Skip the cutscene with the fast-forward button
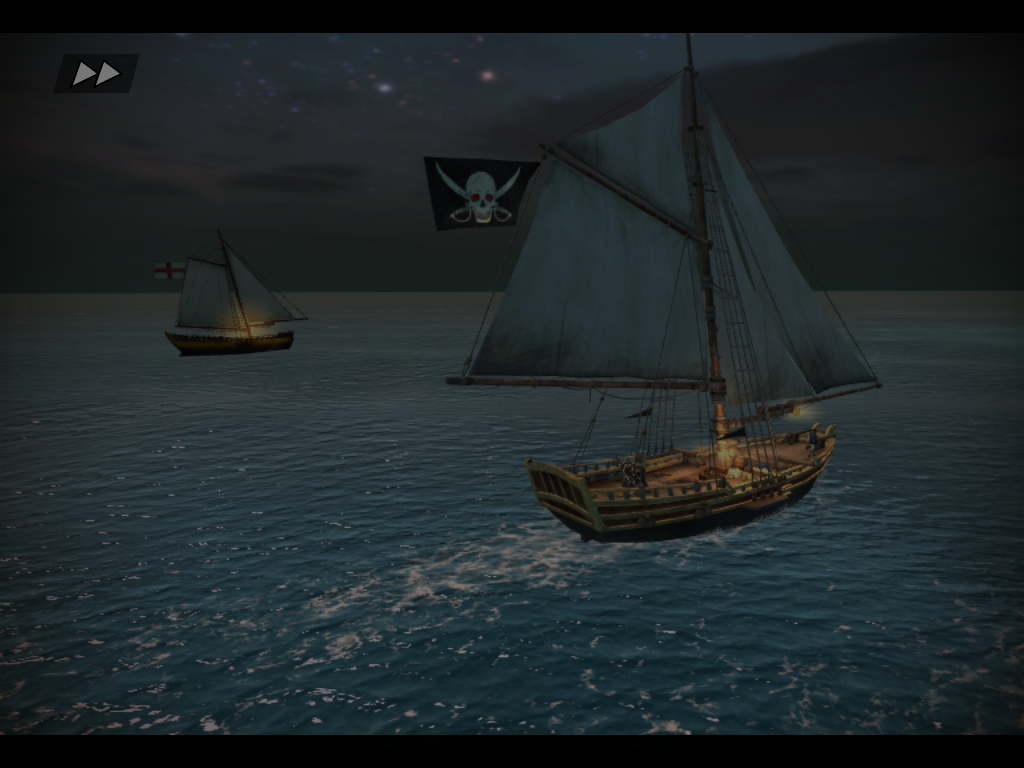The image size is (1024, 768). pos(96,73)
